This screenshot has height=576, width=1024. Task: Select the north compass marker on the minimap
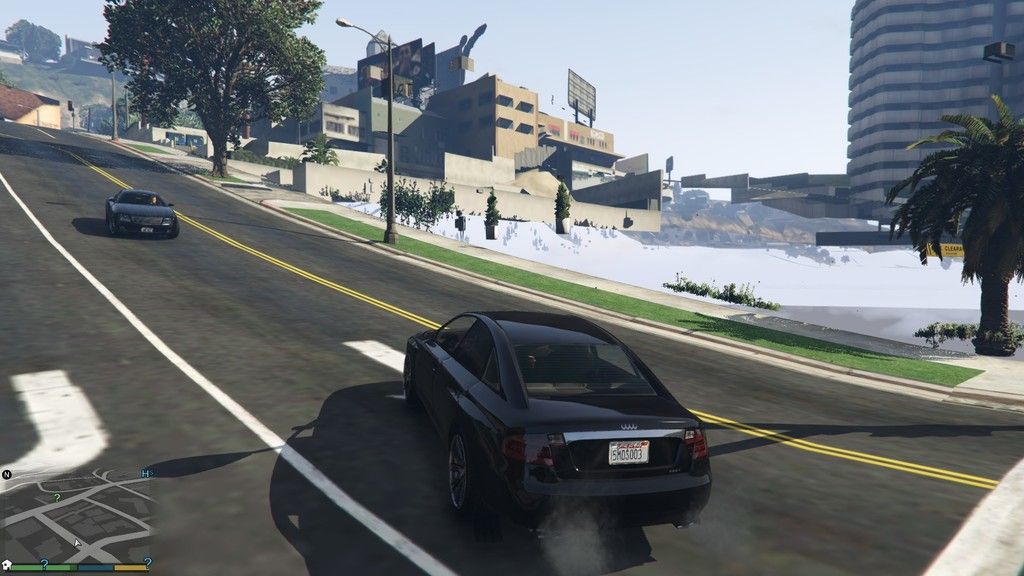(x=6, y=474)
